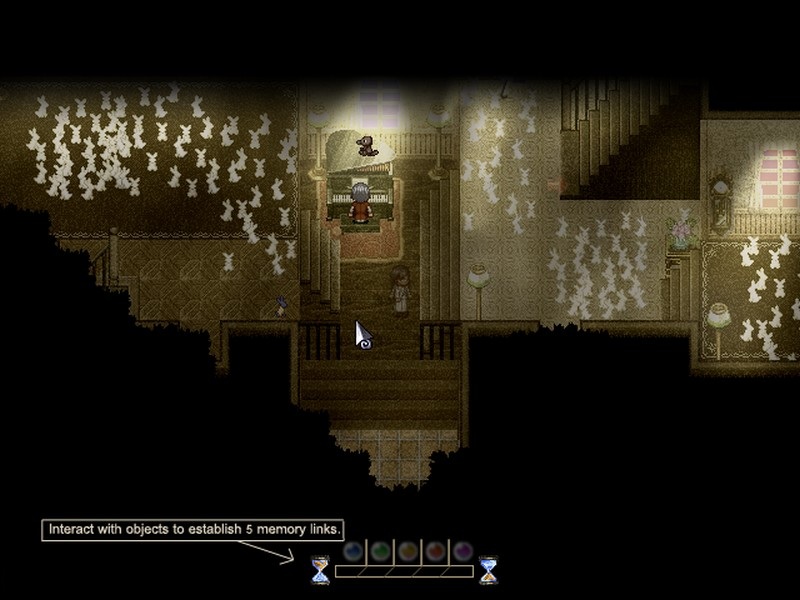Click the blue memory link orb
Image resolution: width=800 pixels, height=600 pixels.
tap(352, 550)
